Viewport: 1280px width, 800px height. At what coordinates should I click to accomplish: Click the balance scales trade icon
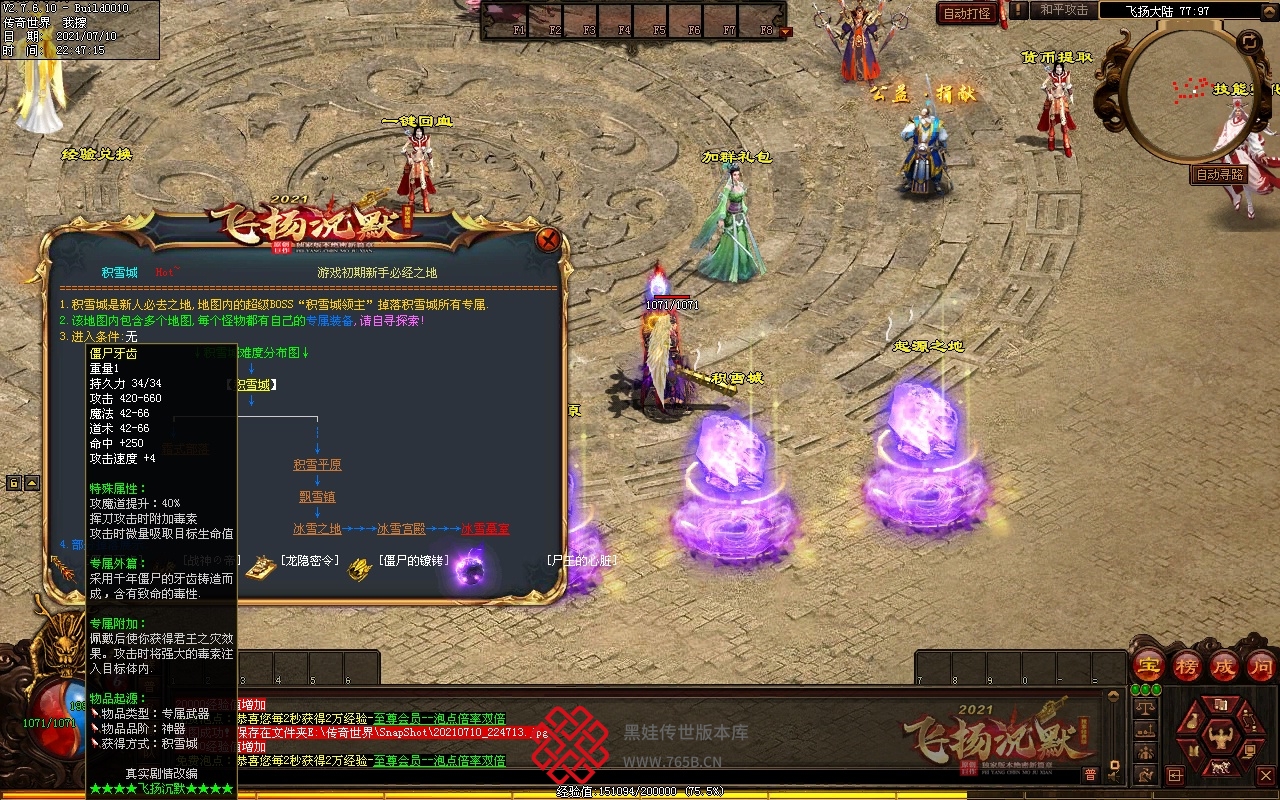pos(1143,708)
